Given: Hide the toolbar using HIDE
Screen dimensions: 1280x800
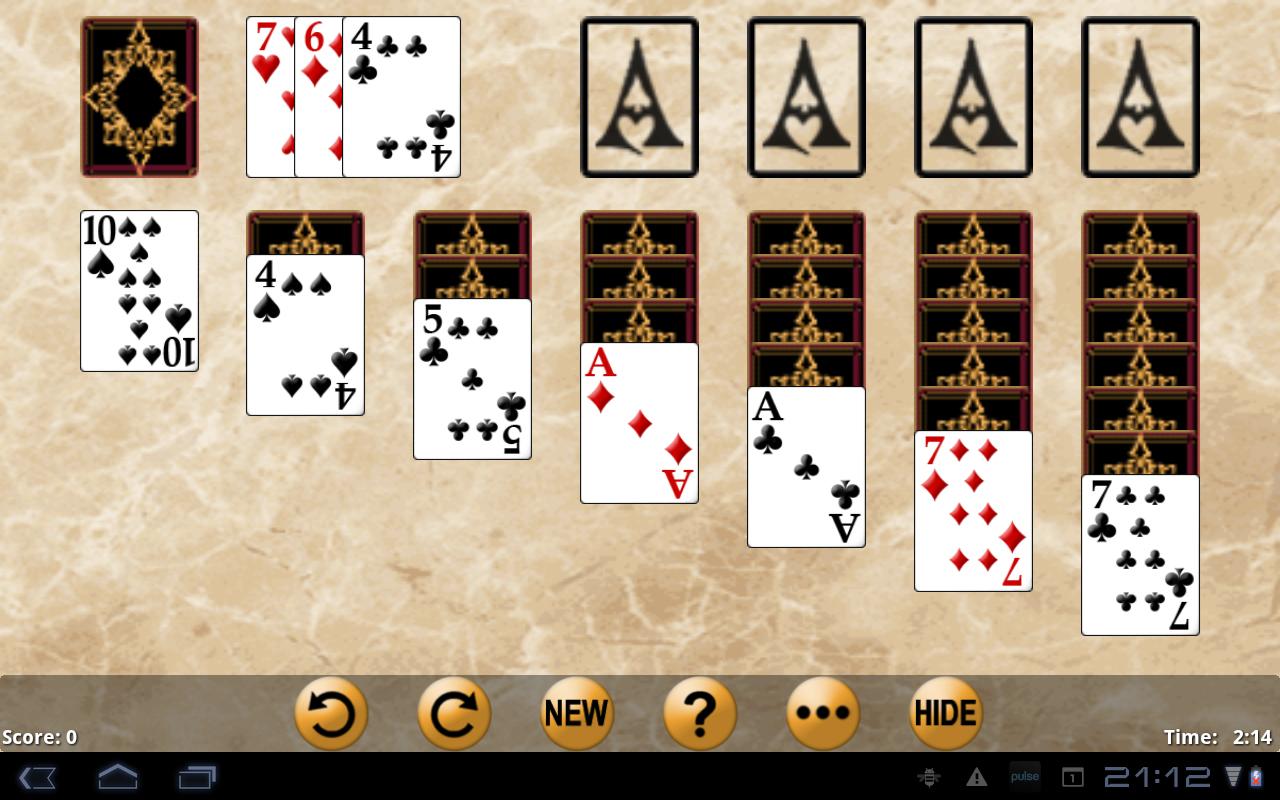Looking at the screenshot, I should pos(945,713).
